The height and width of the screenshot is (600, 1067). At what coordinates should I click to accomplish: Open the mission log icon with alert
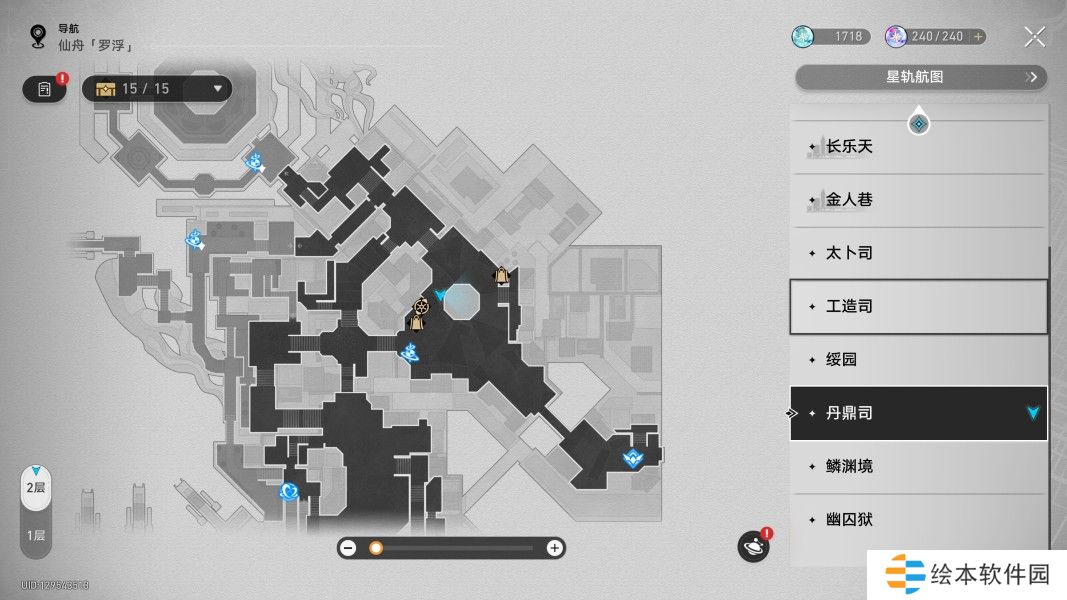click(x=44, y=89)
